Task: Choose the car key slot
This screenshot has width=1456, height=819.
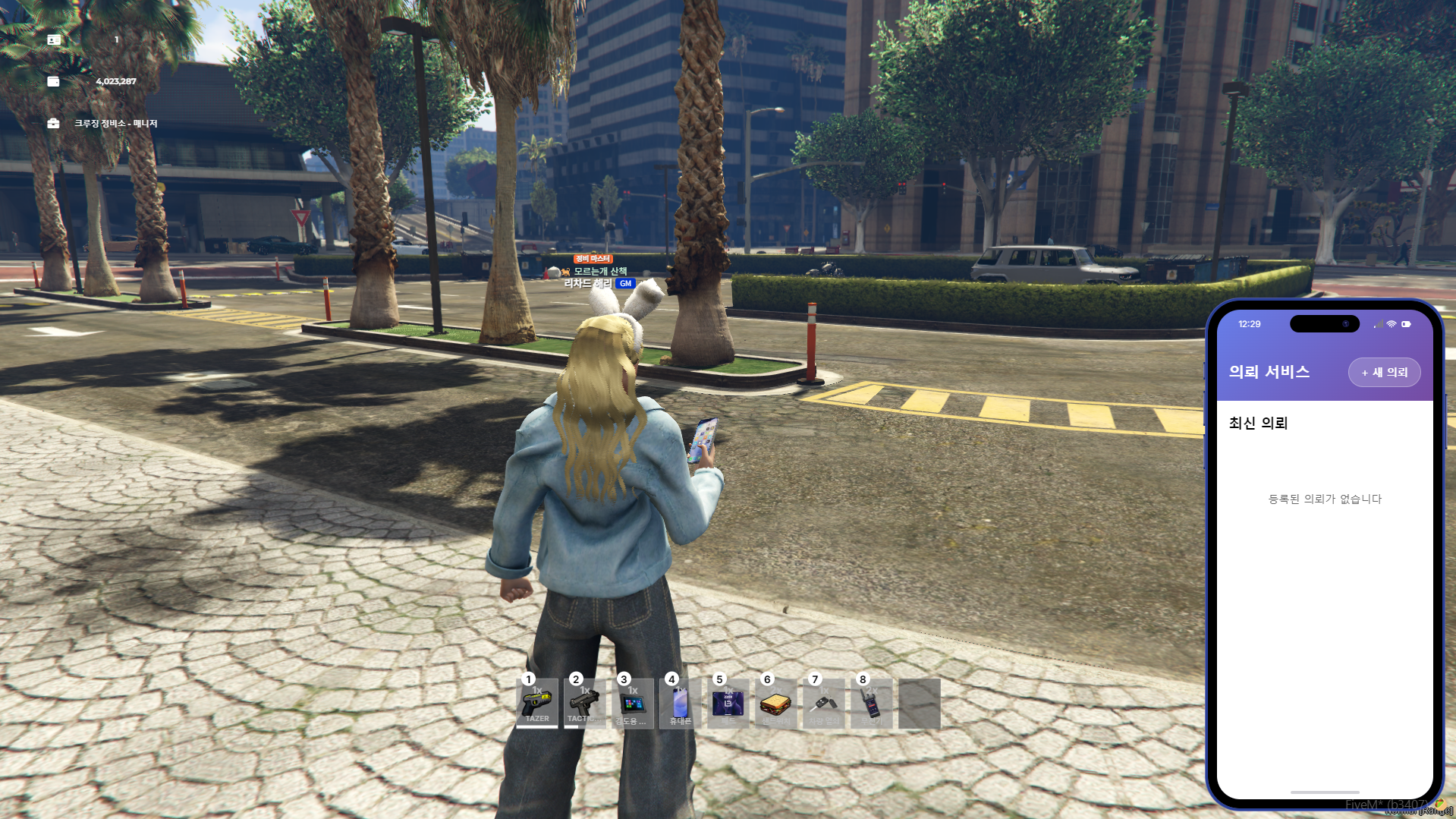Action: [824, 704]
